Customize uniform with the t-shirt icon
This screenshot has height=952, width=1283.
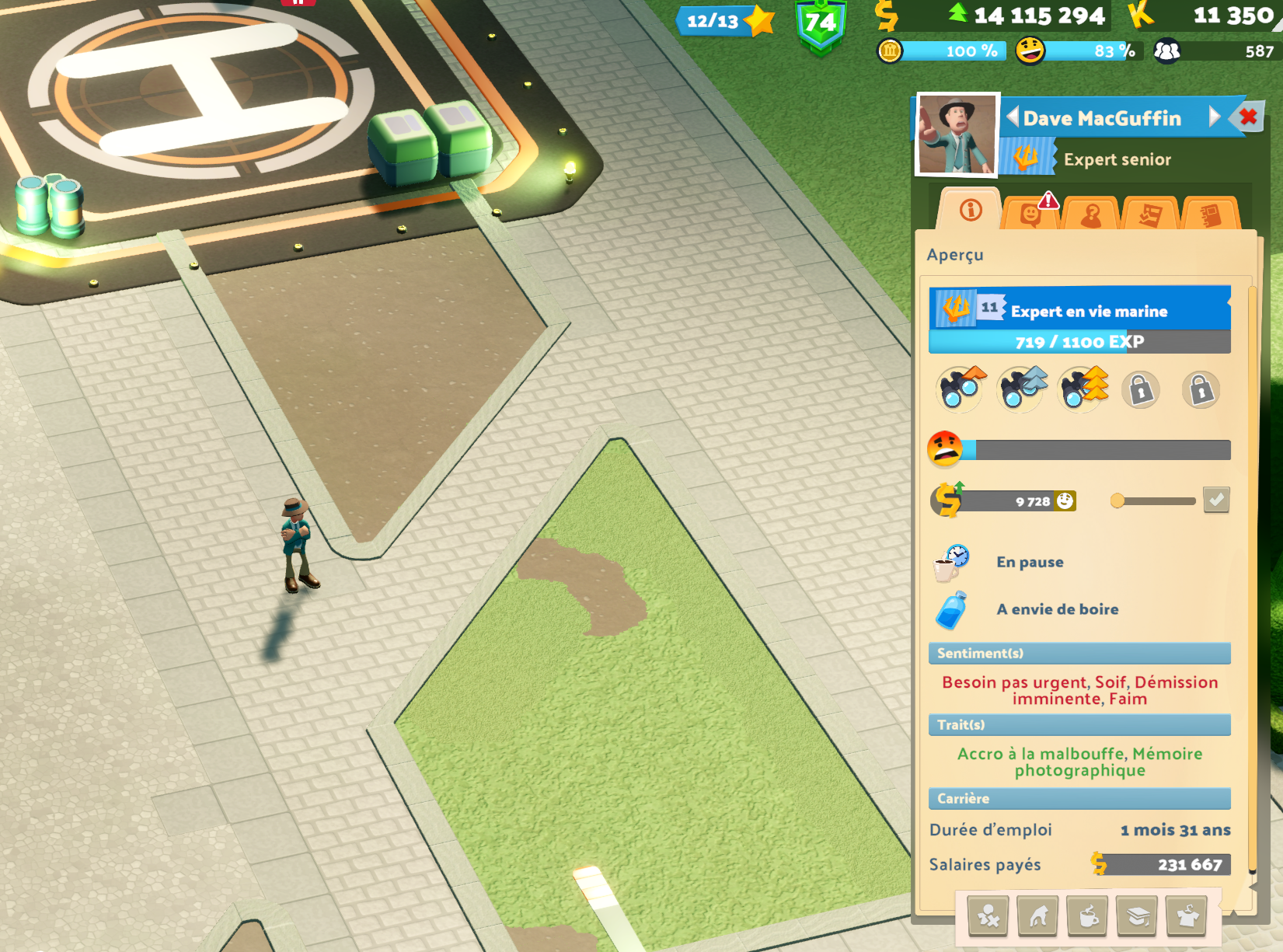coord(1187,915)
